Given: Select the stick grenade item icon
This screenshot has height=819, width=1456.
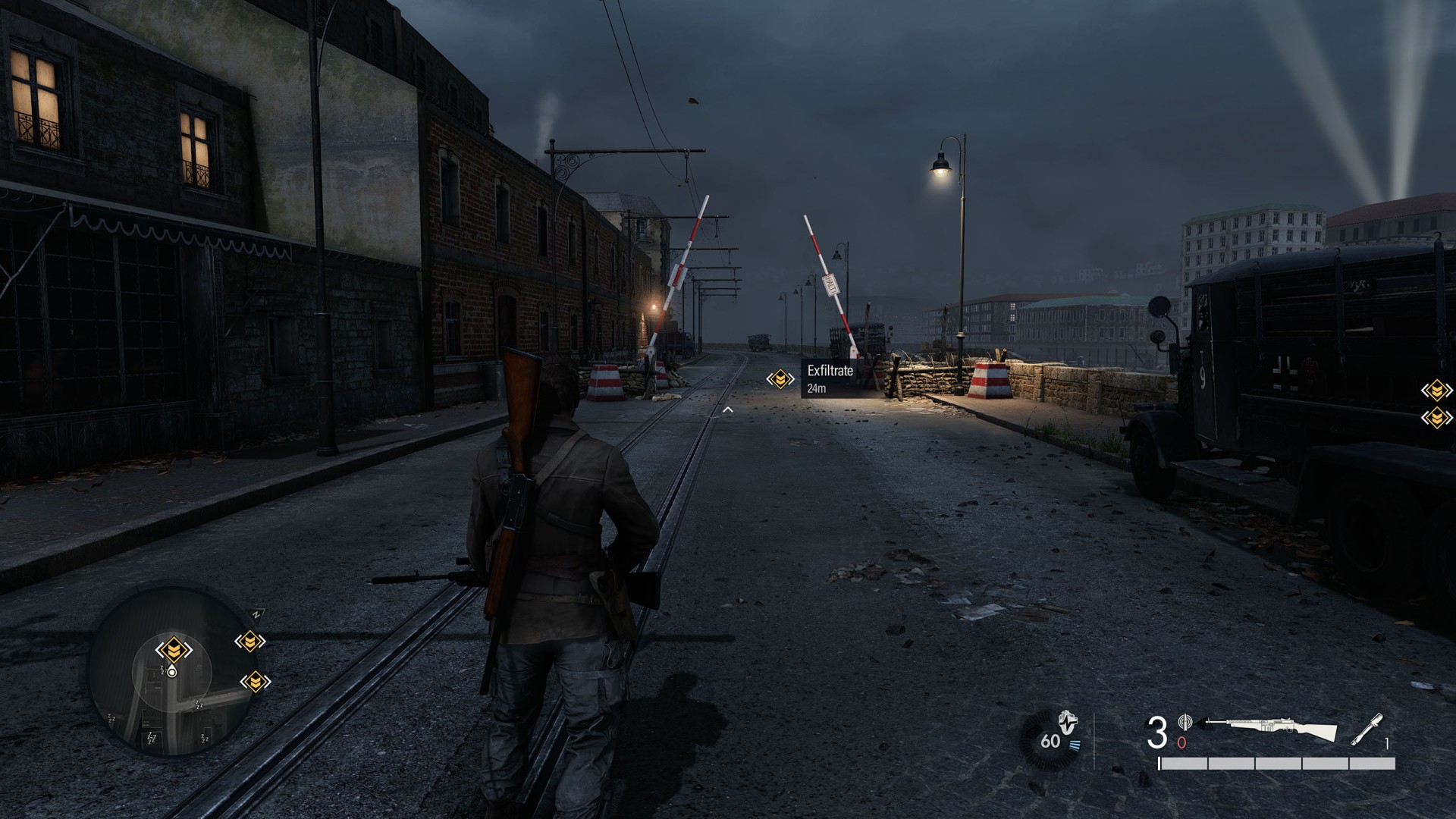Looking at the screenshot, I should [1367, 730].
